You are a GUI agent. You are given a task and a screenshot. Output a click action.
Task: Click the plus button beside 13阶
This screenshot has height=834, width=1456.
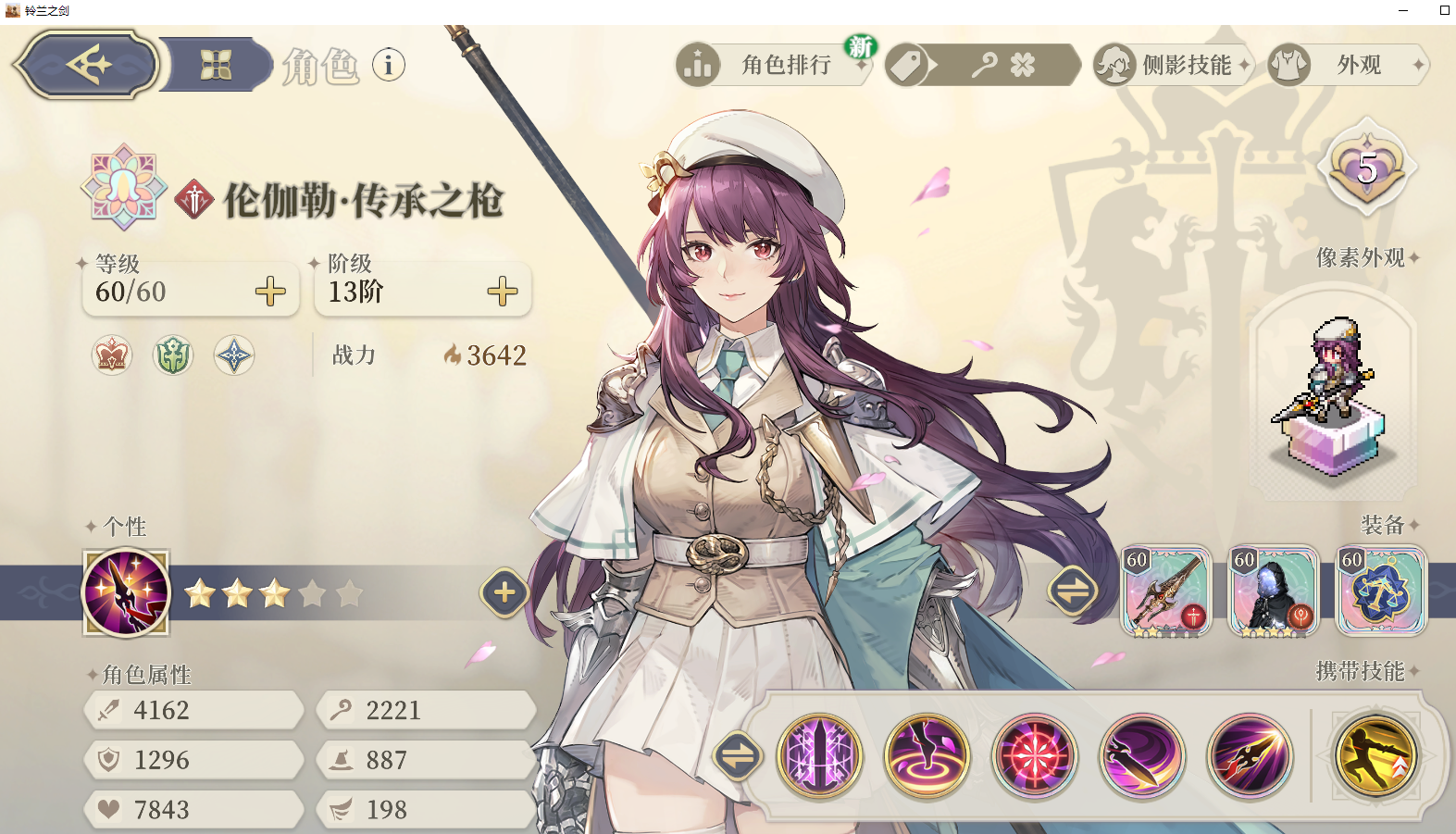tap(502, 293)
